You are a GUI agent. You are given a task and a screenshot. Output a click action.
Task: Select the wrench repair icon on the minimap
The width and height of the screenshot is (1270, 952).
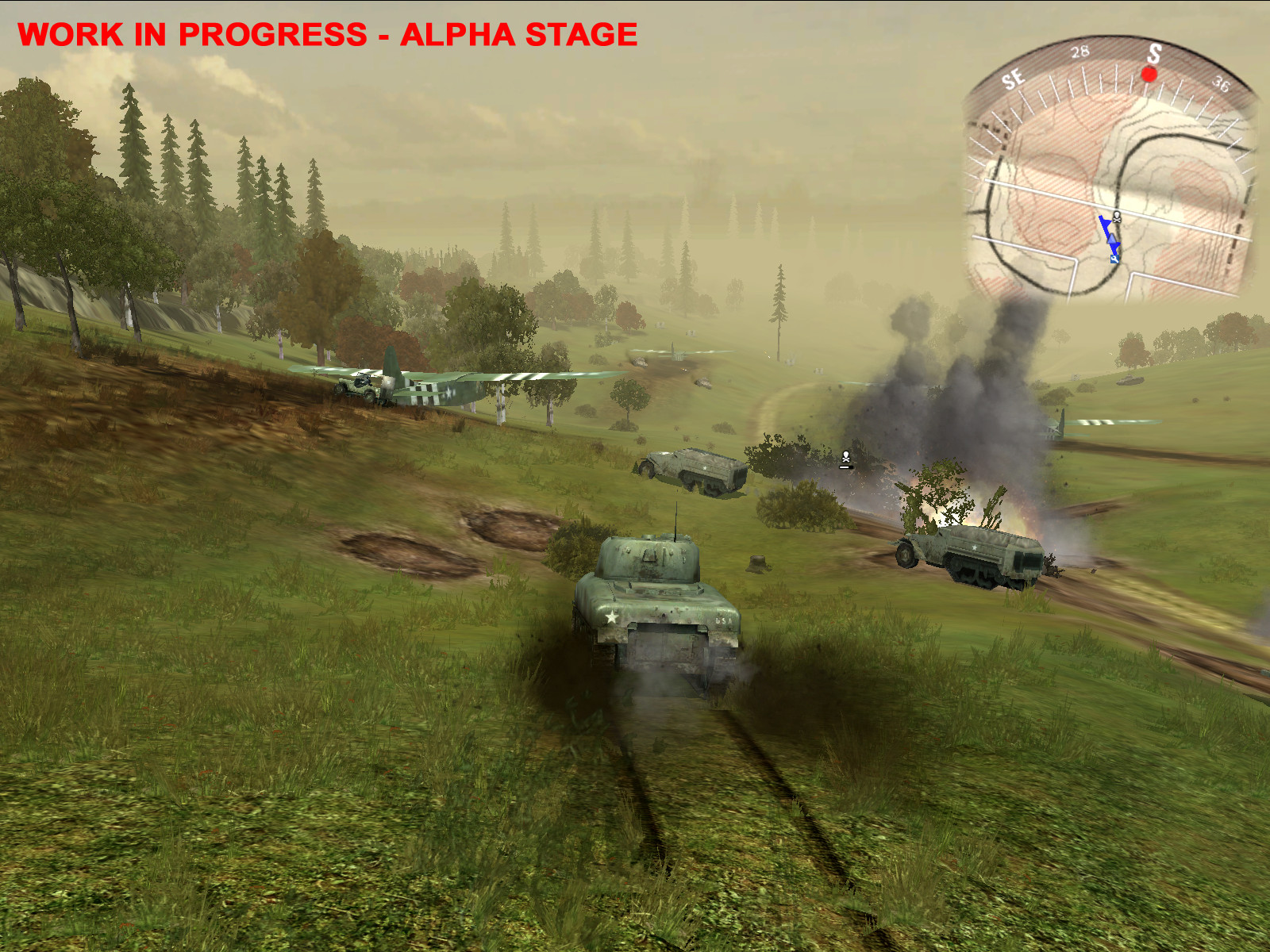1114,259
